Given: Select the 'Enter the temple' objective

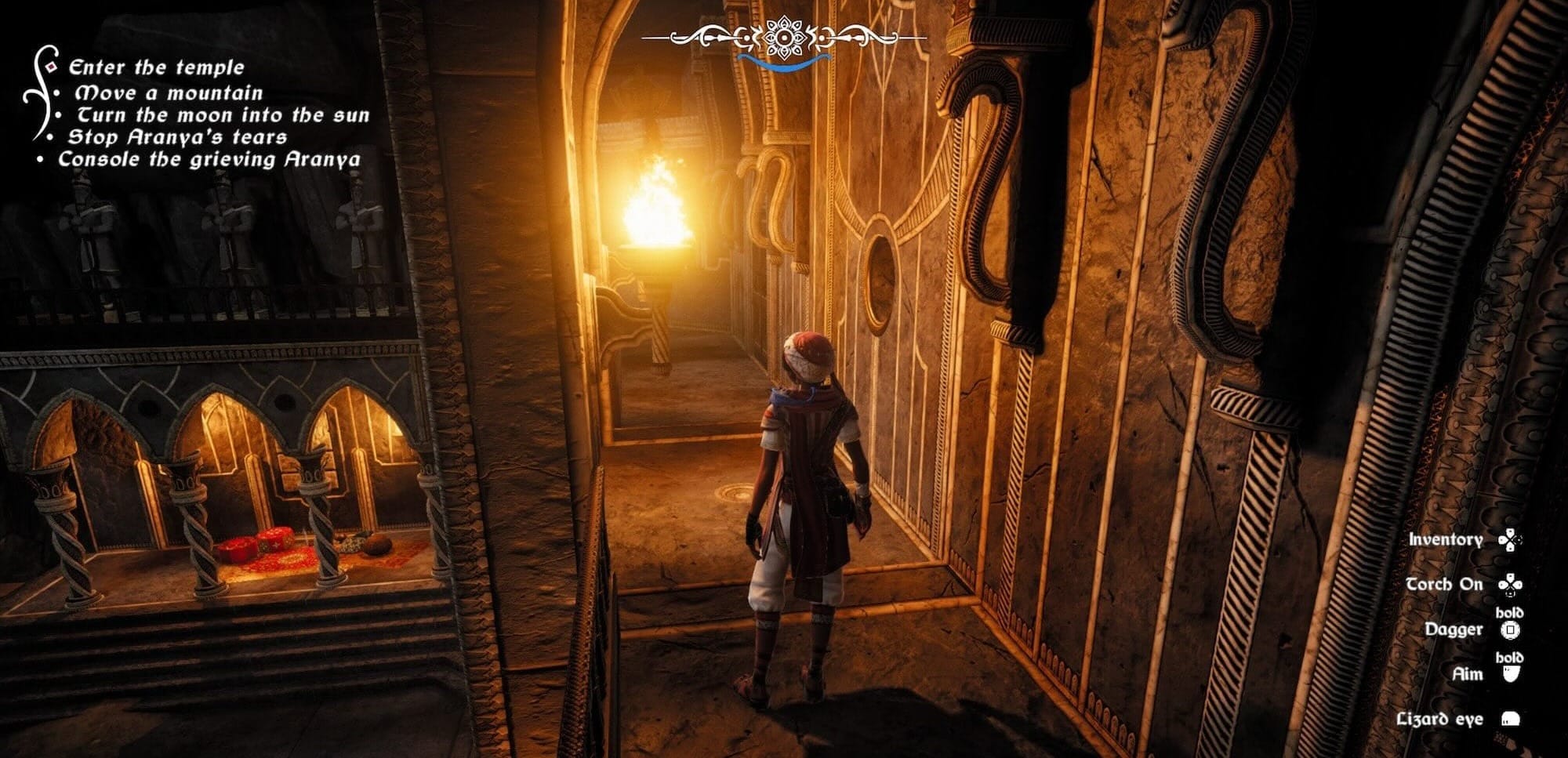Looking at the screenshot, I should pos(156,67).
